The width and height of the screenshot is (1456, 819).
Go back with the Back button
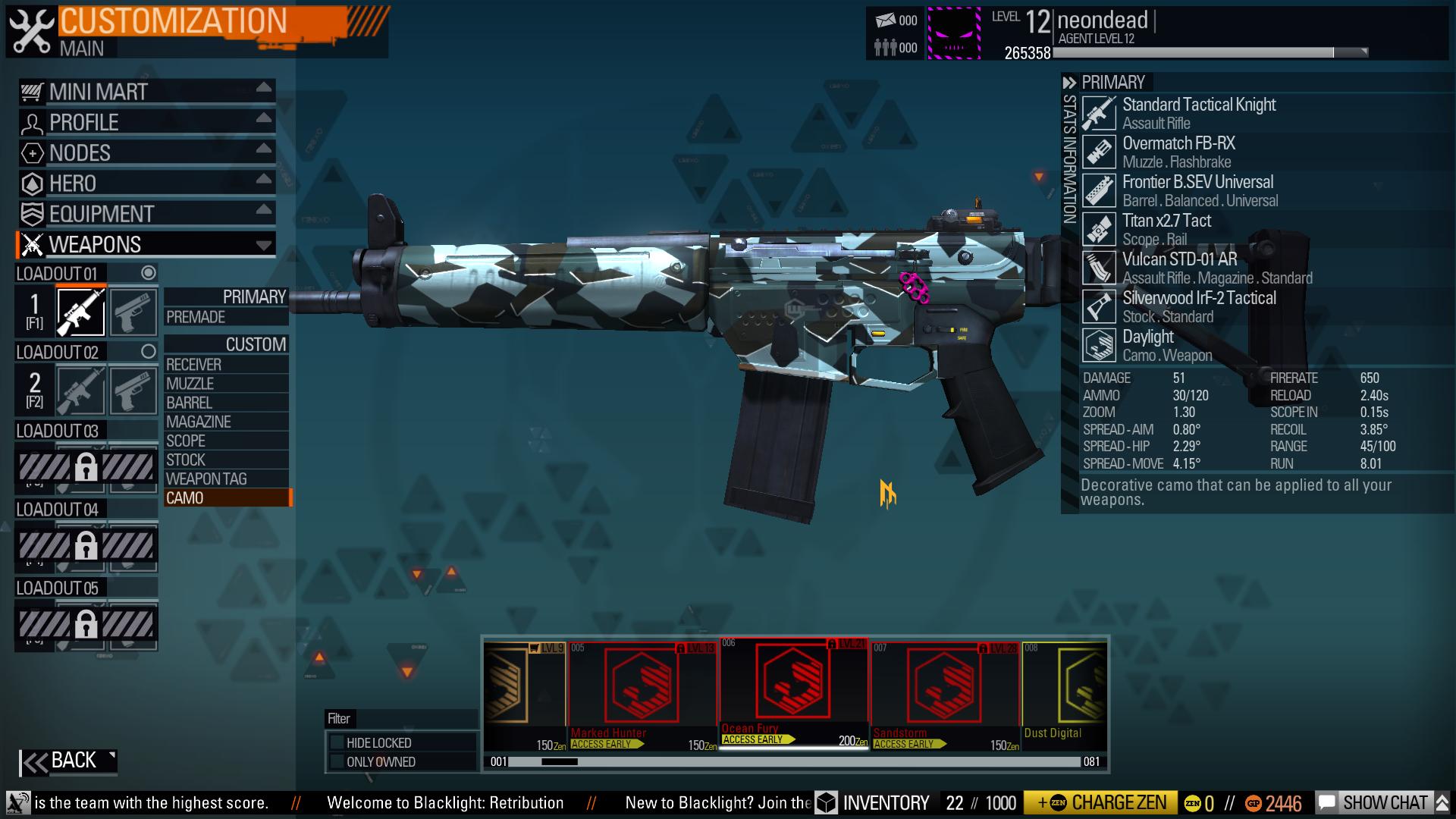[68, 761]
